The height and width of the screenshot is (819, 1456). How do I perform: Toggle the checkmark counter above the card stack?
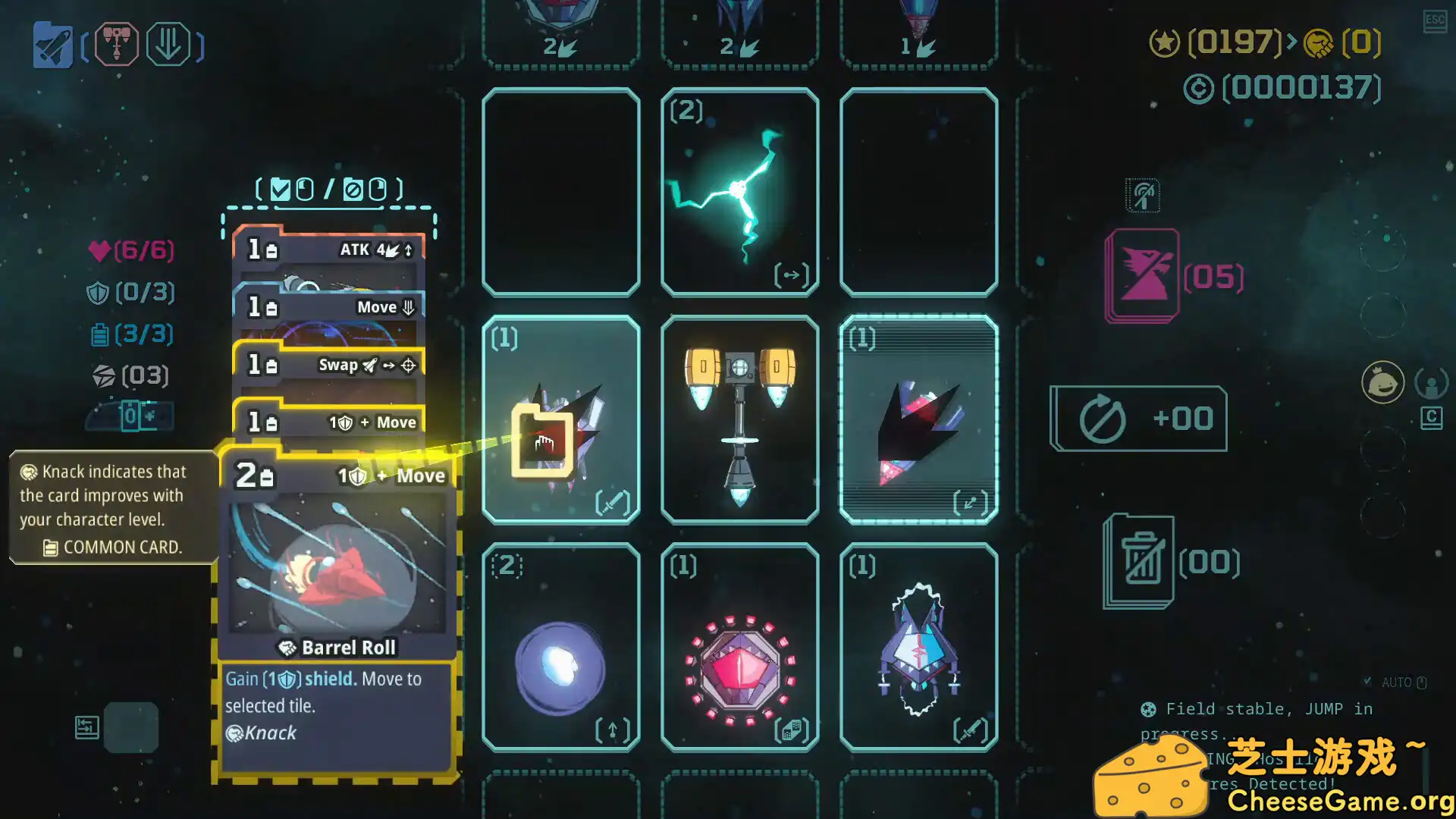[x=281, y=189]
